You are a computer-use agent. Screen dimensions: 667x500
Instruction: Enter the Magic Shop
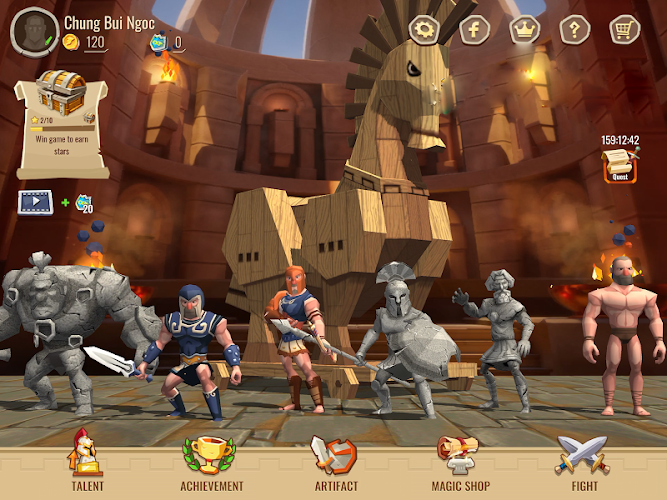click(x=461, y=461)
